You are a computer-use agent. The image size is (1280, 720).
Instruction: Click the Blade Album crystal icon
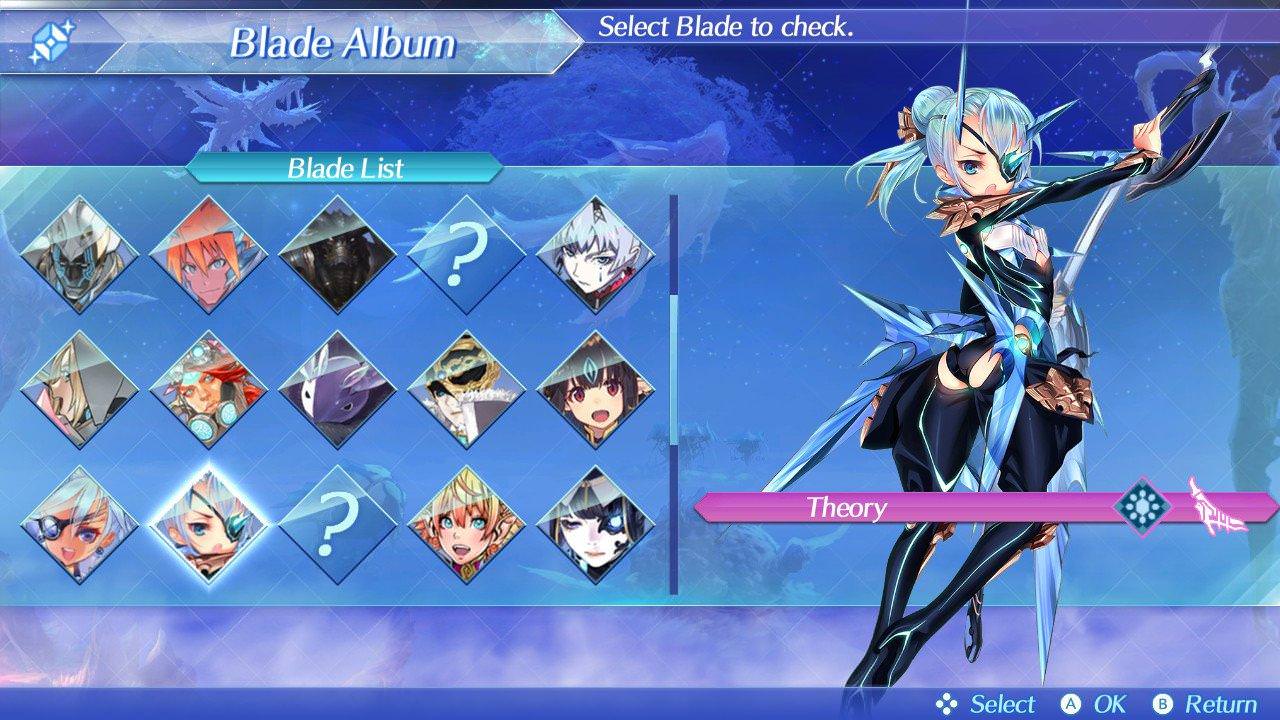click(x=52, y=38)
